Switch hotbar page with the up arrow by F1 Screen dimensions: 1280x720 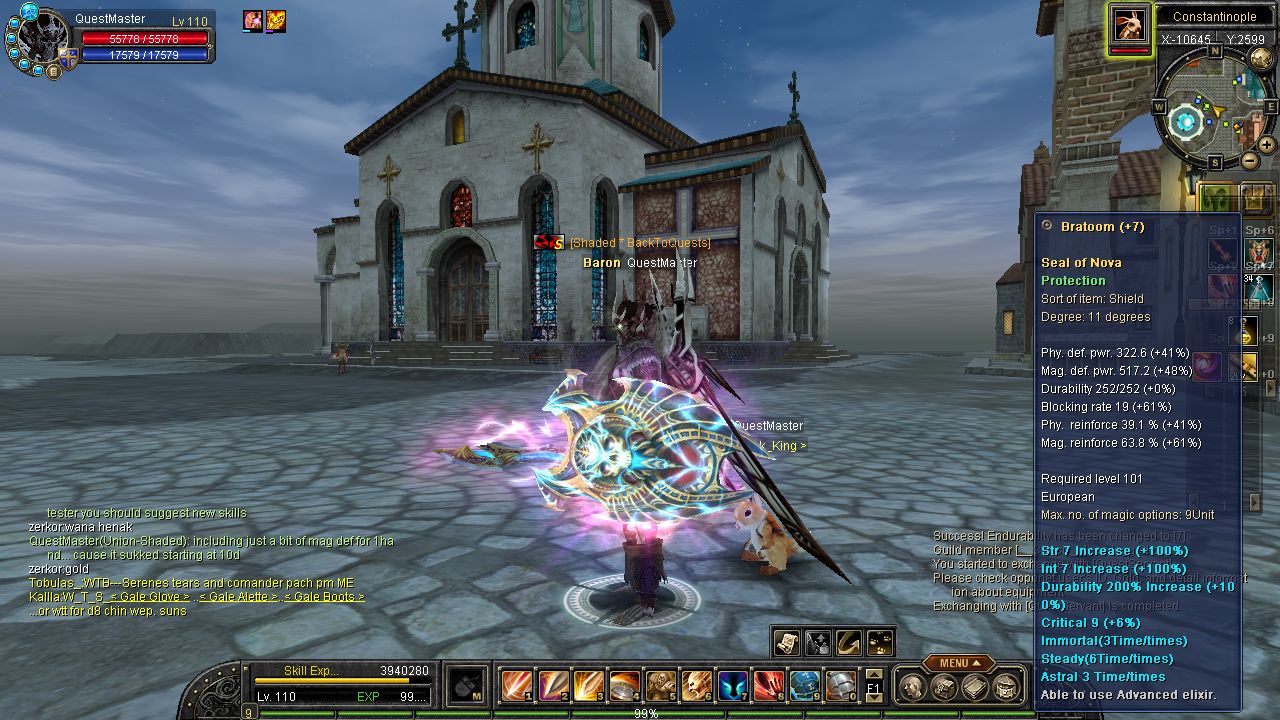pyautogui.click(x=874, y=675)
